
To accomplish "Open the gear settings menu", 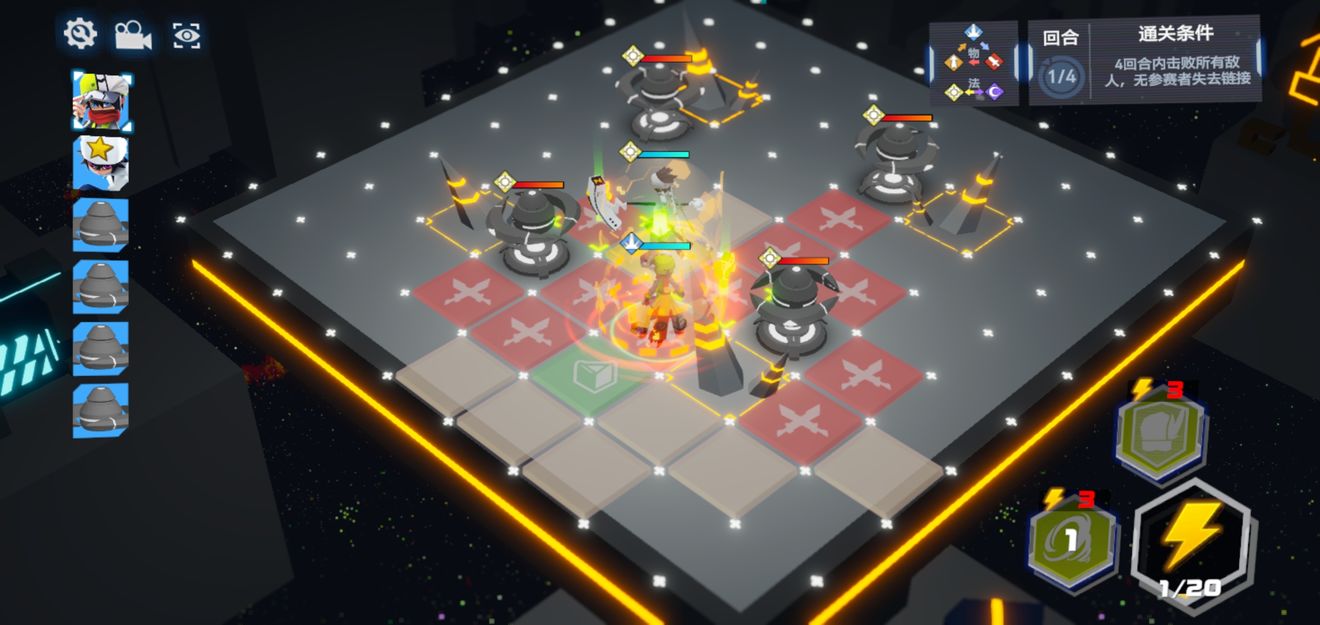I will pyautogui.click(x=80, y=34).
